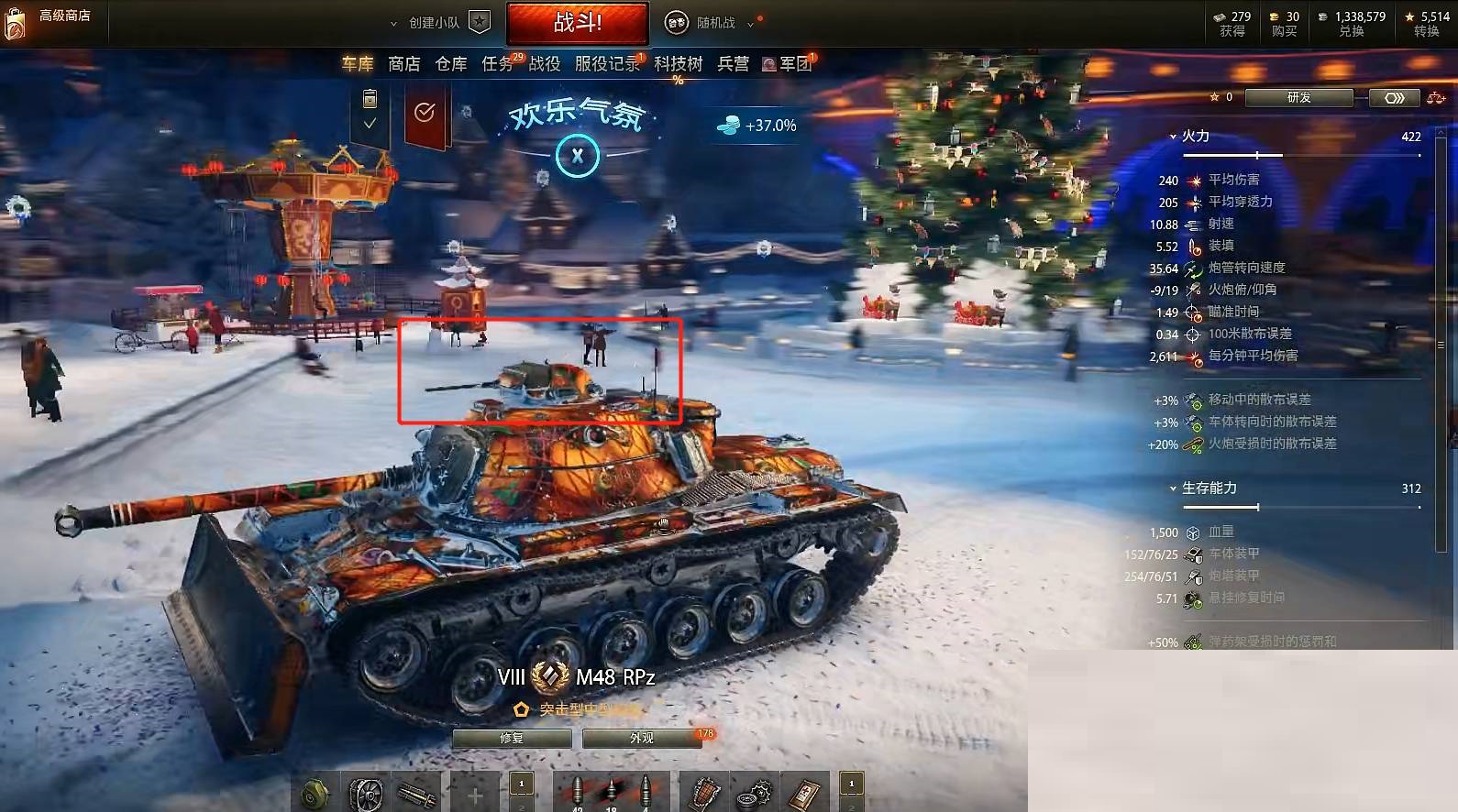Switch to the 科技树 tech tree tab

pos(676,64)
